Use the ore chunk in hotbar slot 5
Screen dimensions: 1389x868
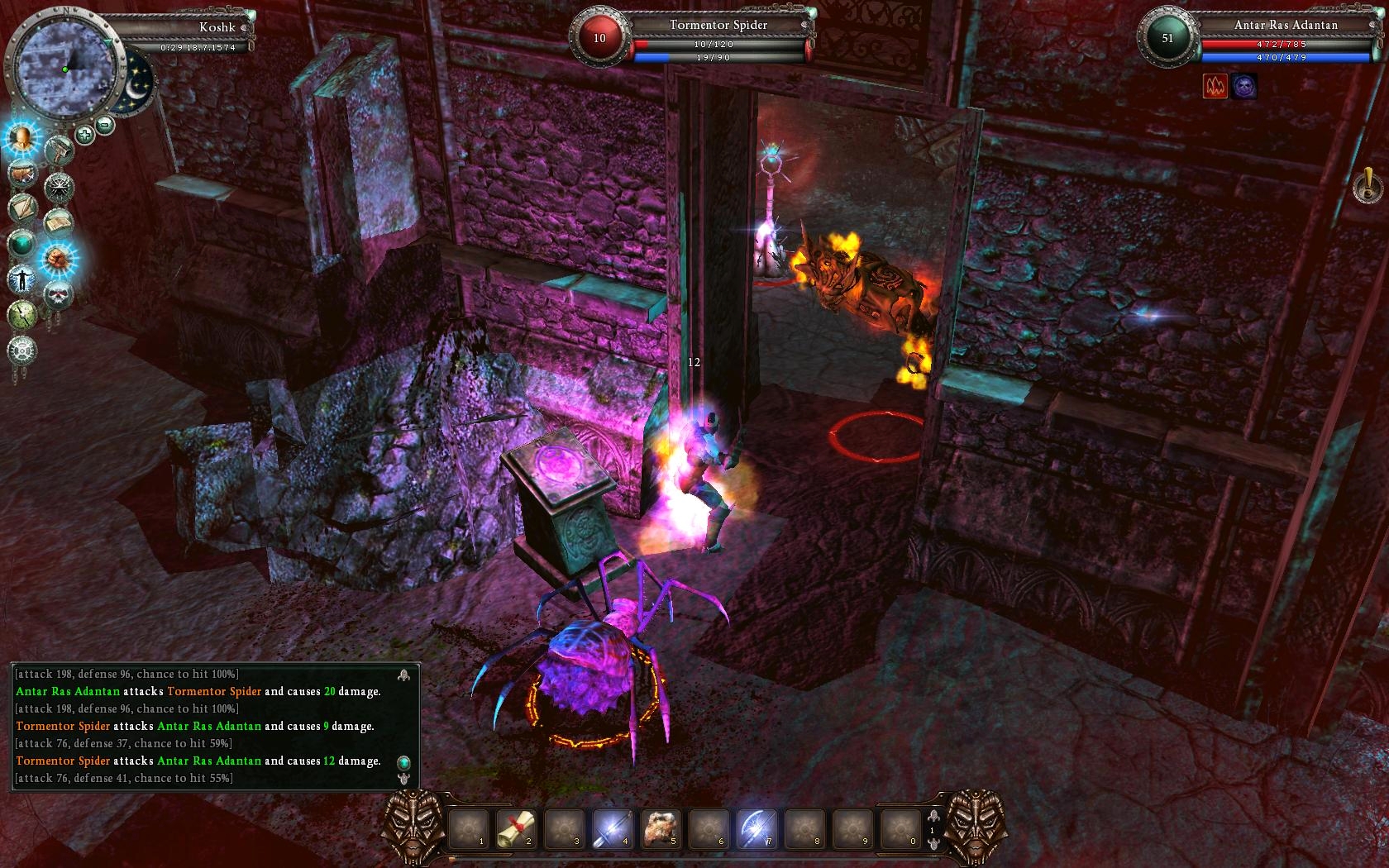(x=661, y=827)
